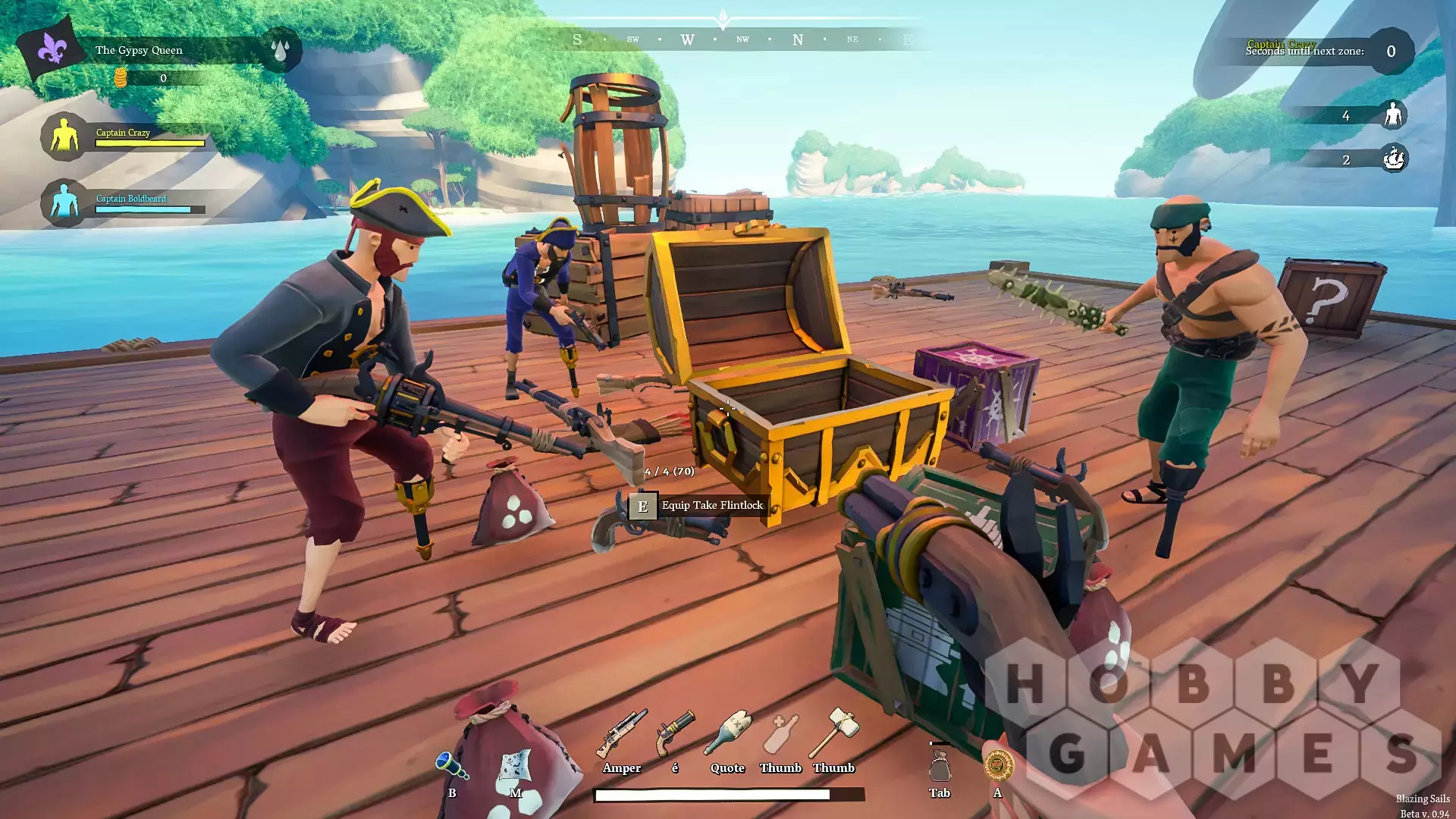Open the loot bag inventory icon

coord(940,766)
